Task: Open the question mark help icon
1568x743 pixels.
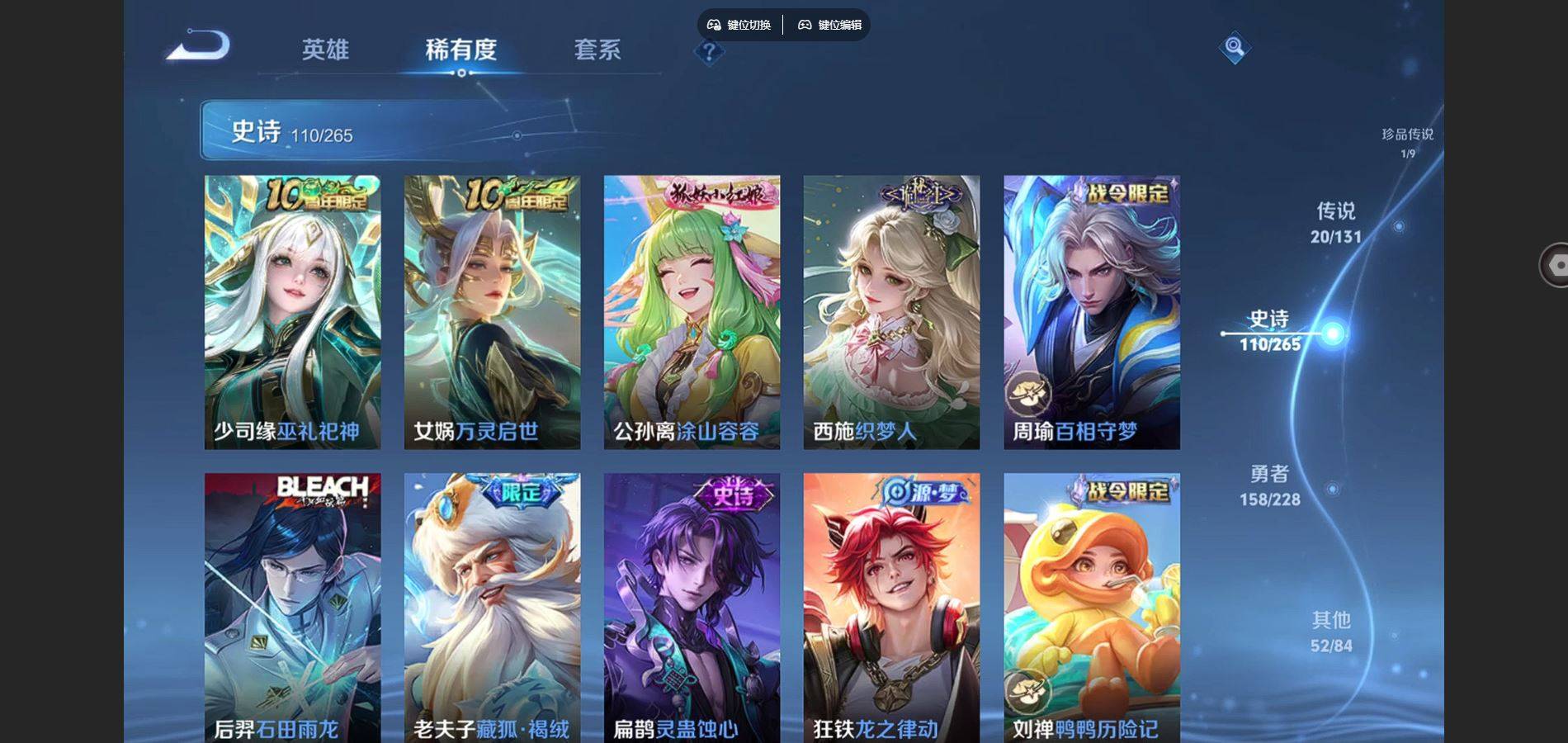Action: coord(709,52)
